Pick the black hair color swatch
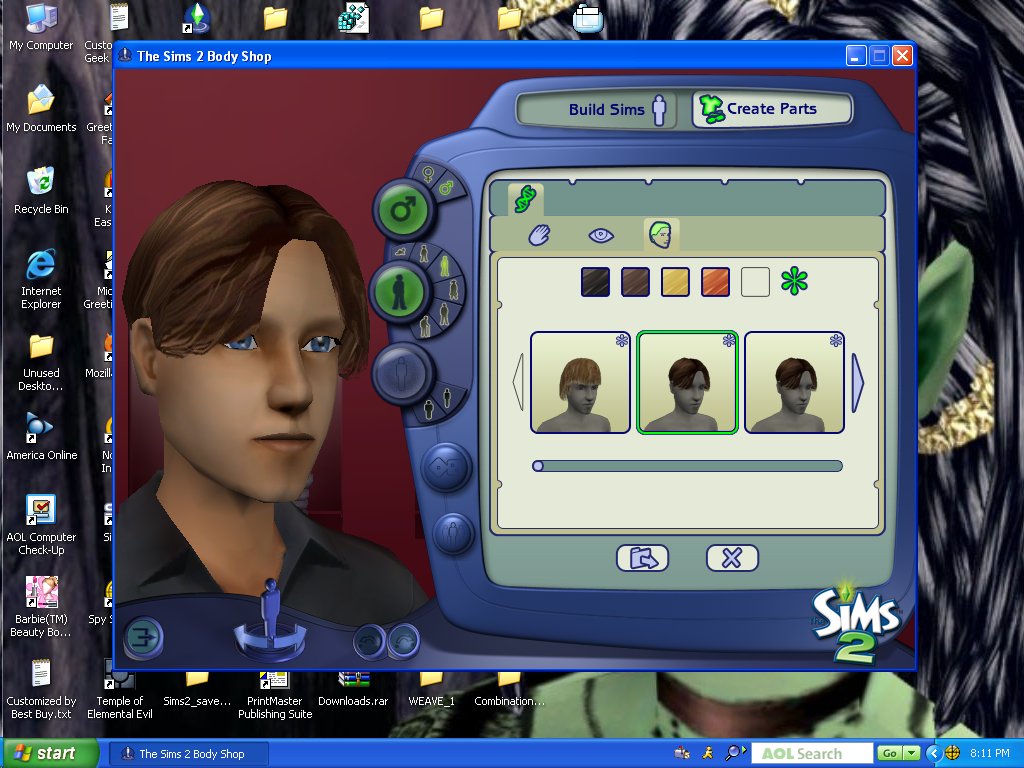Viewport: 1024px width, 768px height. pos(596,282)
